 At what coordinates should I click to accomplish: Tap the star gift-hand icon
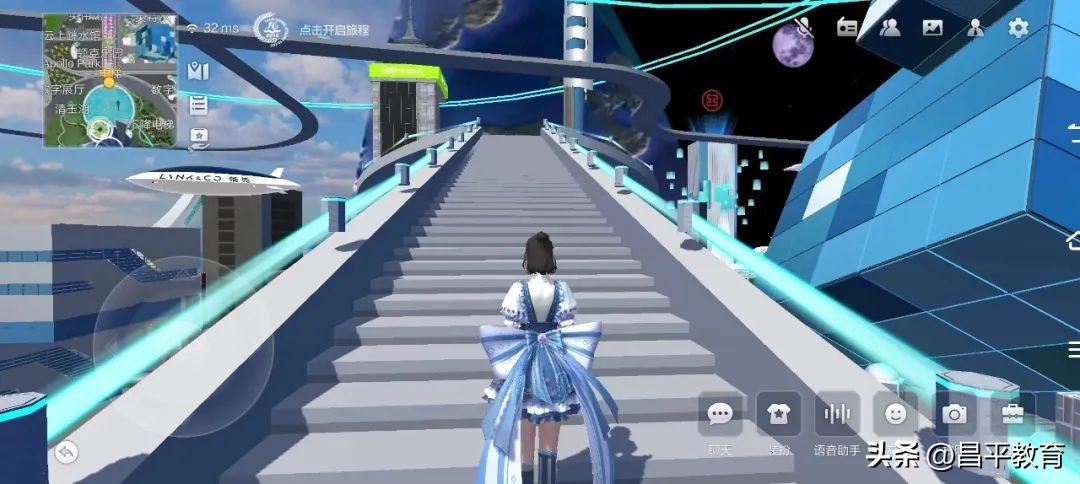click(198, 135)
